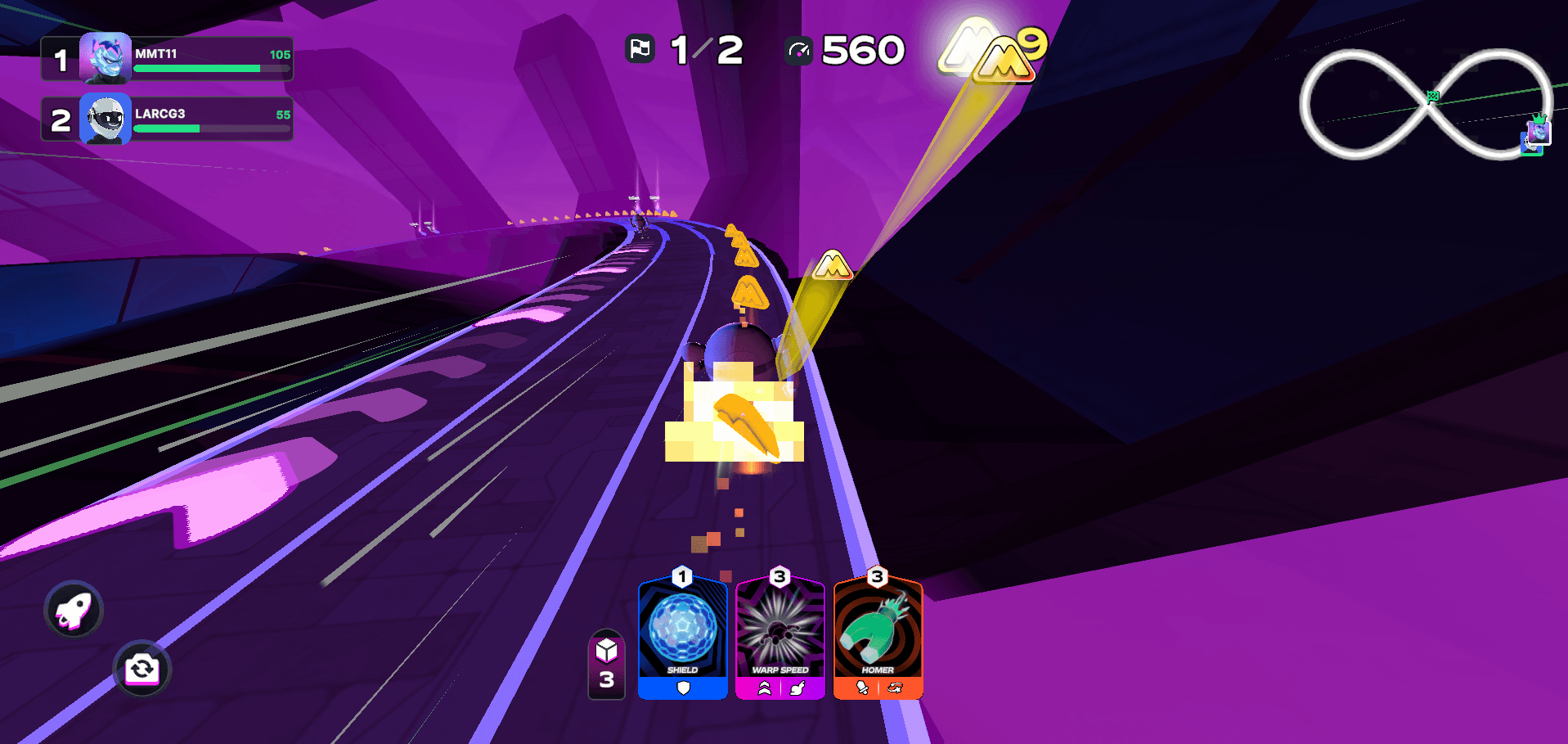
Task: Open the infinity-shaped track minimap
Action: click(x=1424, y=104)
